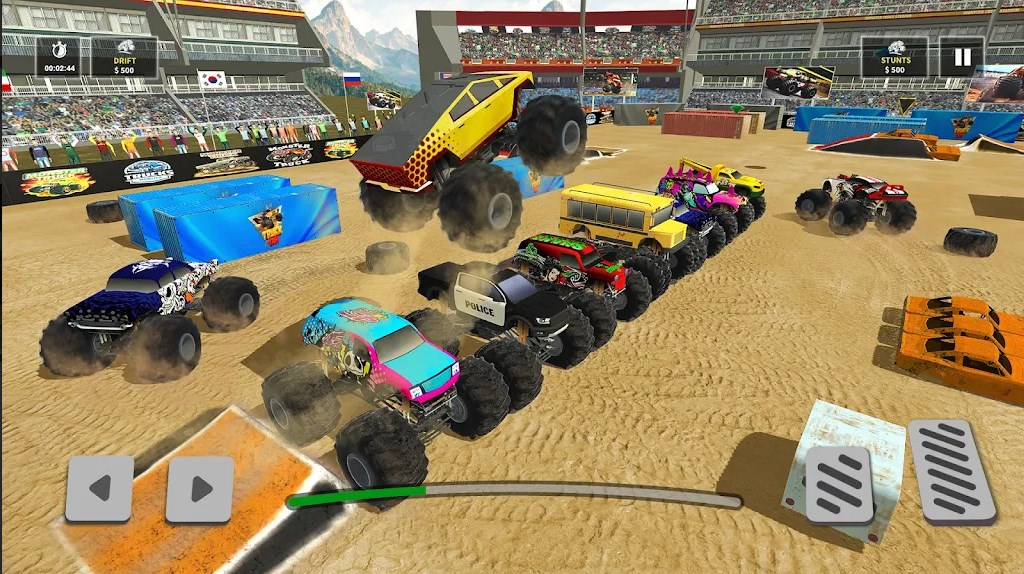Steer left with the left arrow button
1024x574 pixels.
(x=99, y=489)
